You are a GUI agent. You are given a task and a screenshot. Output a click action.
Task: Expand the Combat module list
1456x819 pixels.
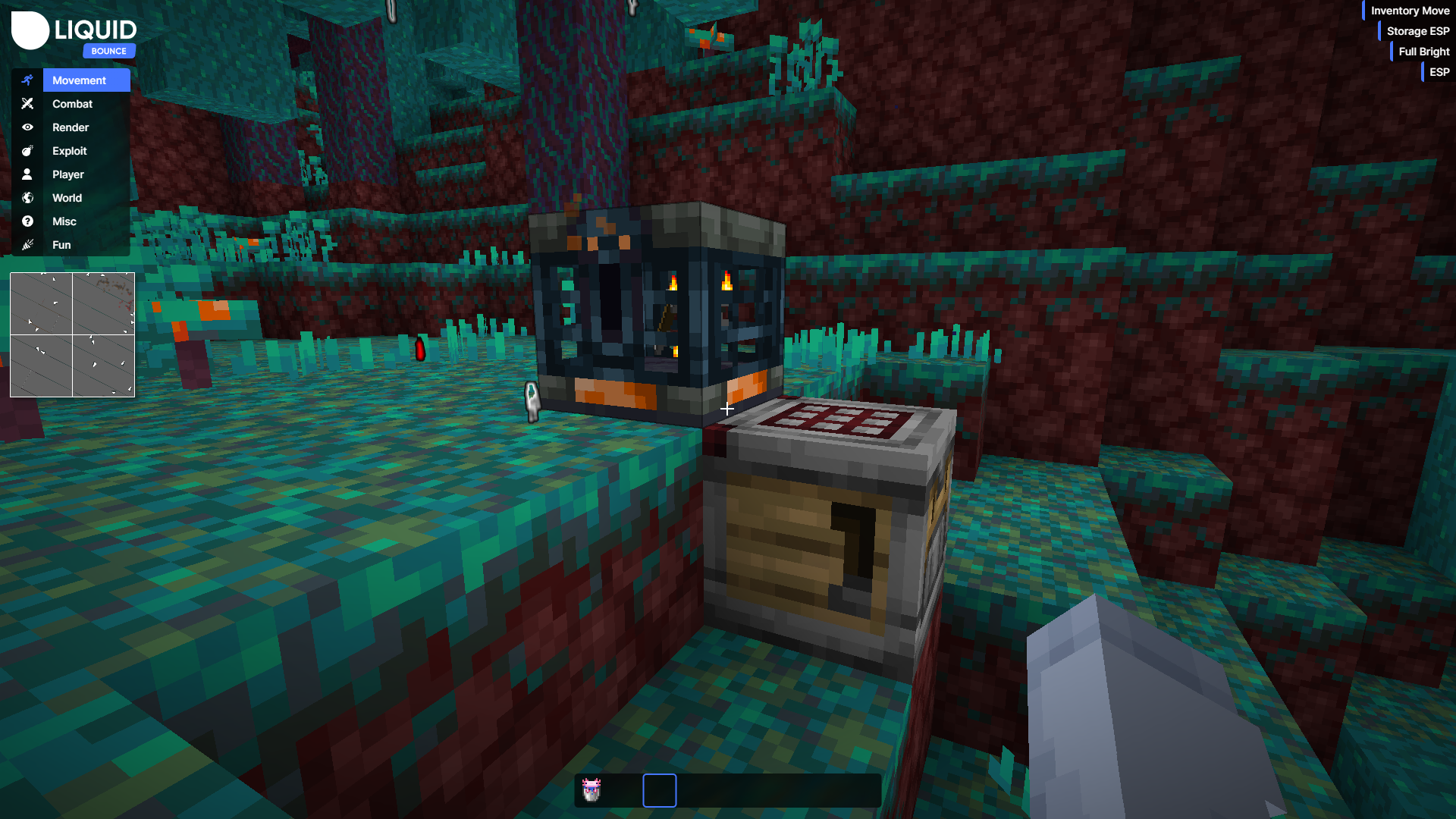pyautogui.click(x=72, y=103)
